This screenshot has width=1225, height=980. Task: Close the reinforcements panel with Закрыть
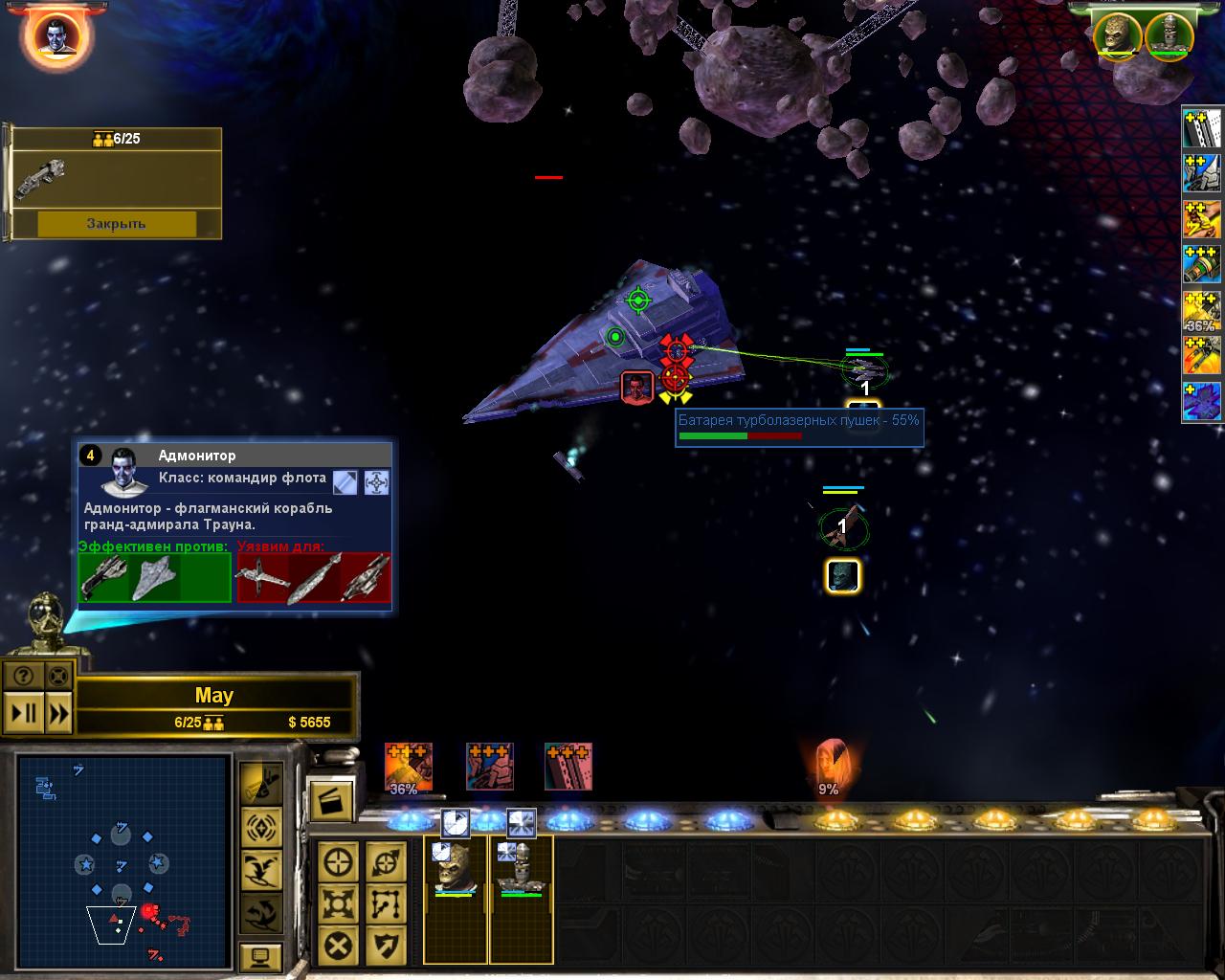(116, 223)
